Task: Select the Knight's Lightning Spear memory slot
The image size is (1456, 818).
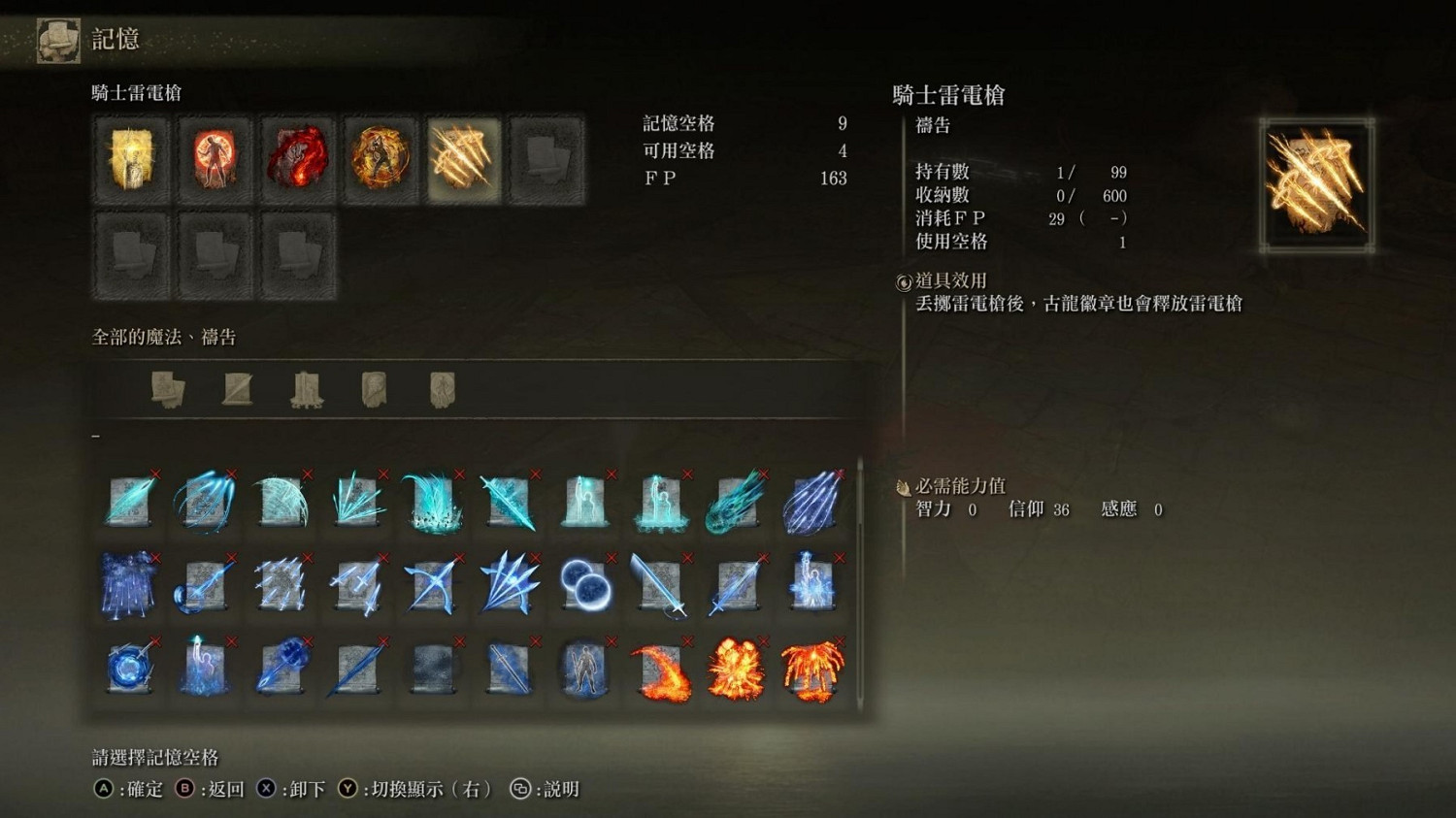Action: click(x=463, y=159)
